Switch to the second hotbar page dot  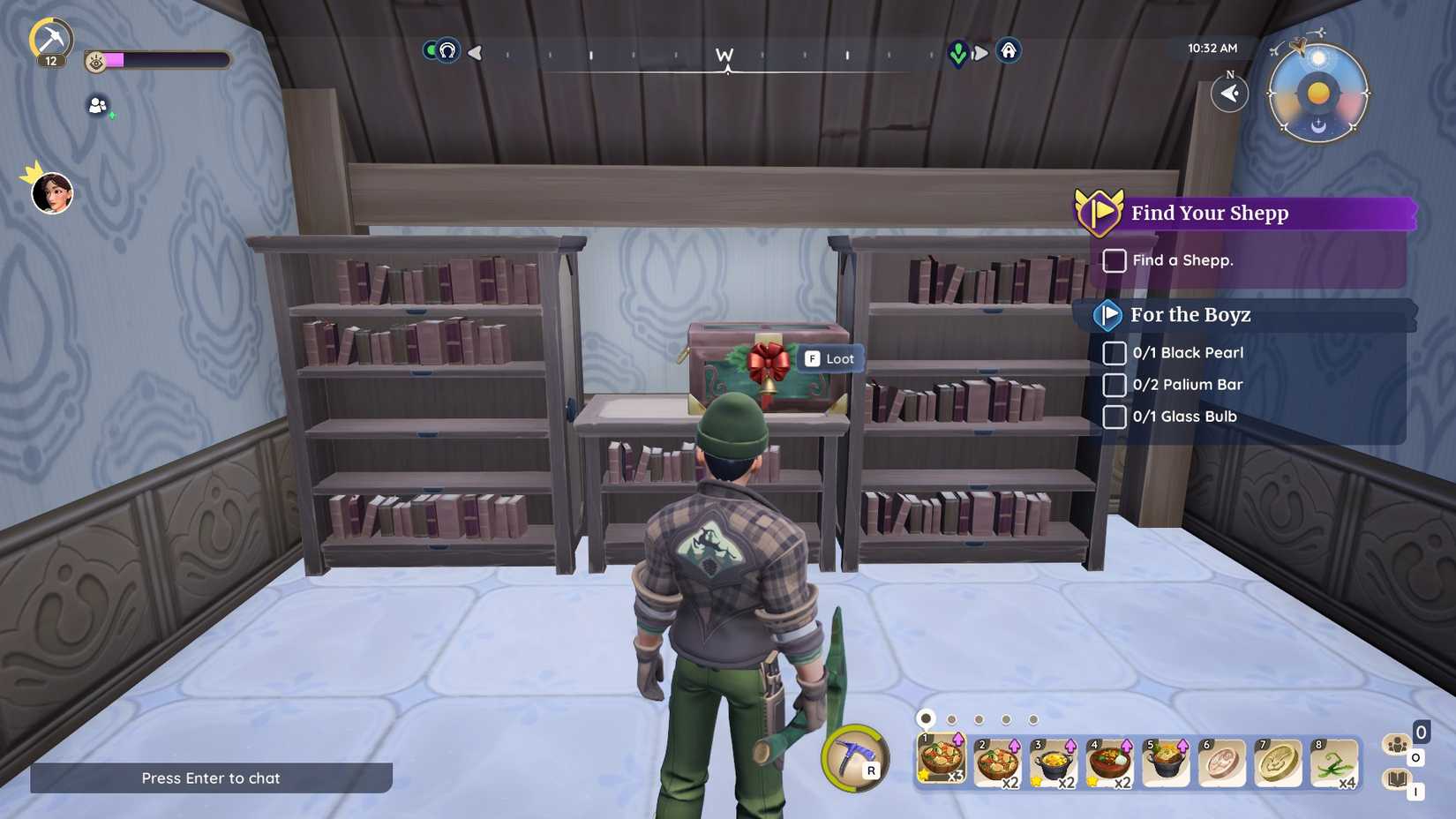tap(951, 719)
